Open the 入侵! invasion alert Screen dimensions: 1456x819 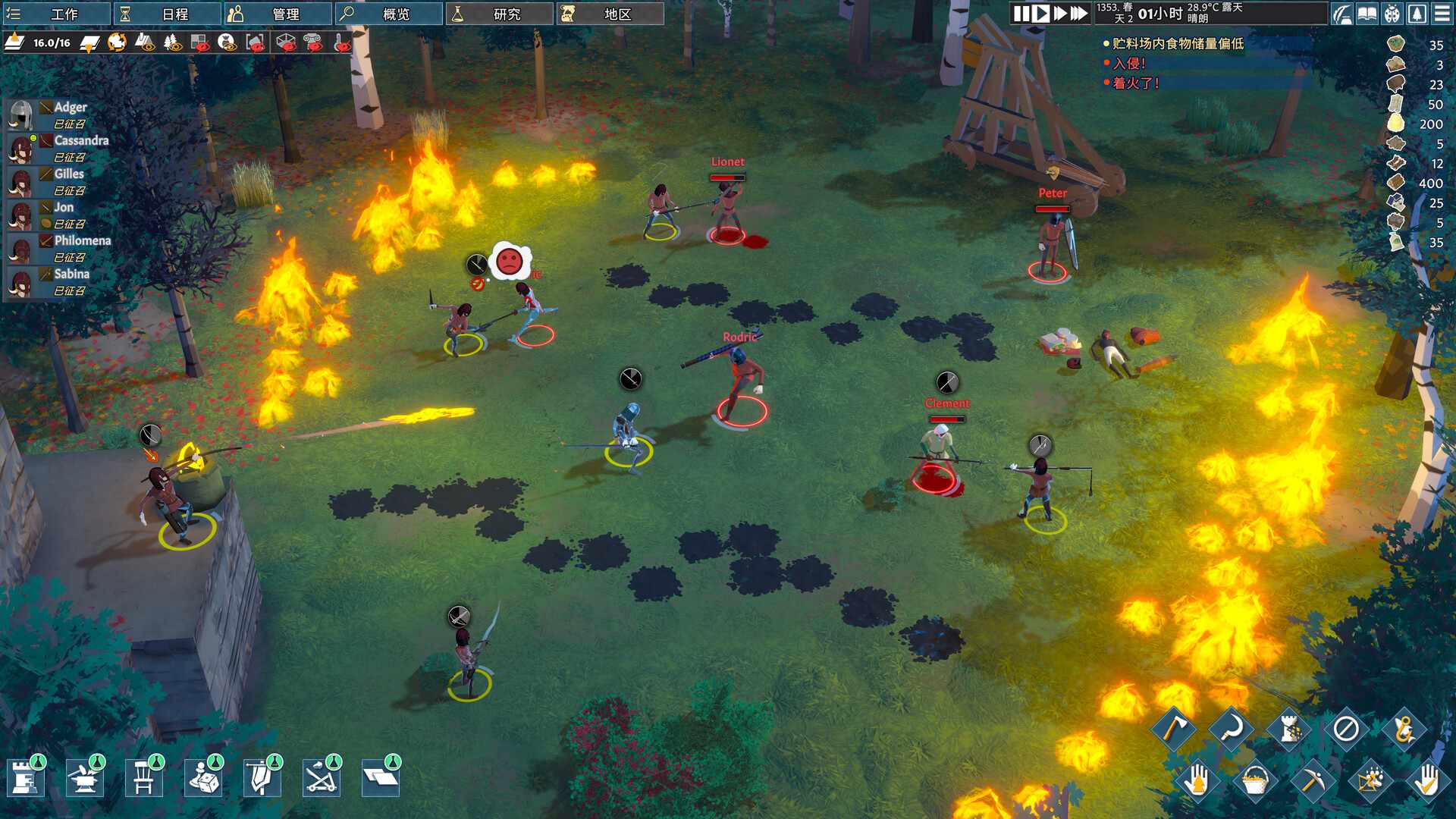tap(1128, 64)
